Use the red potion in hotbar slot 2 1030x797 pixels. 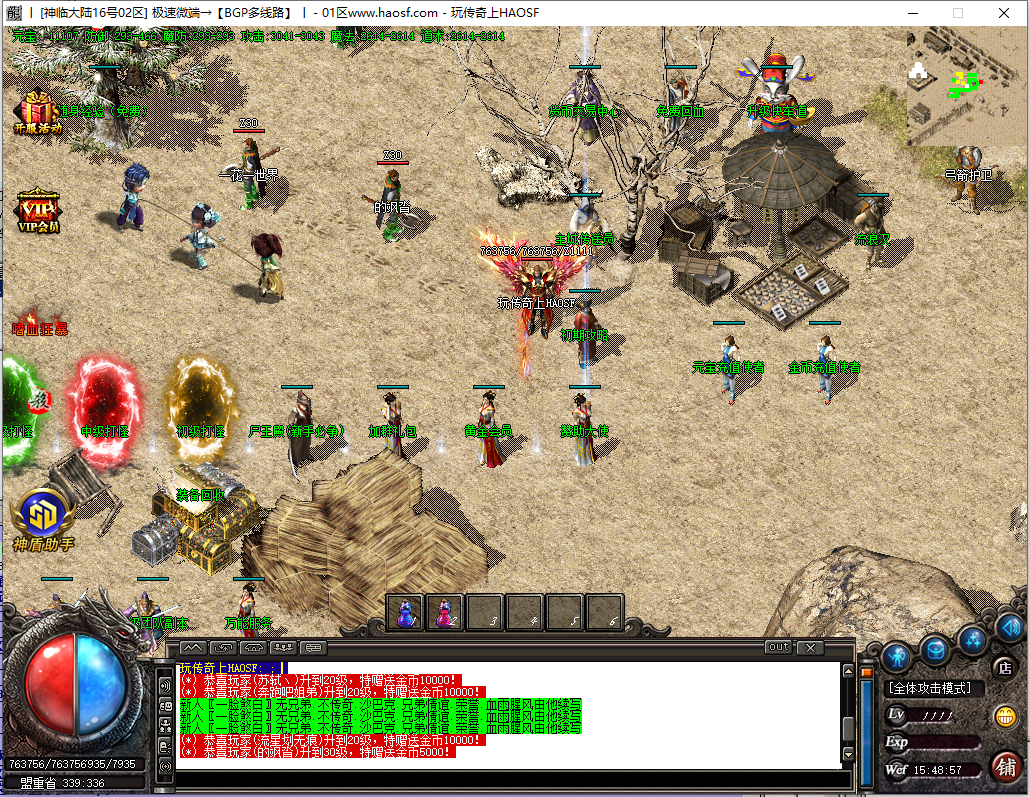pyautogui.click(x=445, y=611)
